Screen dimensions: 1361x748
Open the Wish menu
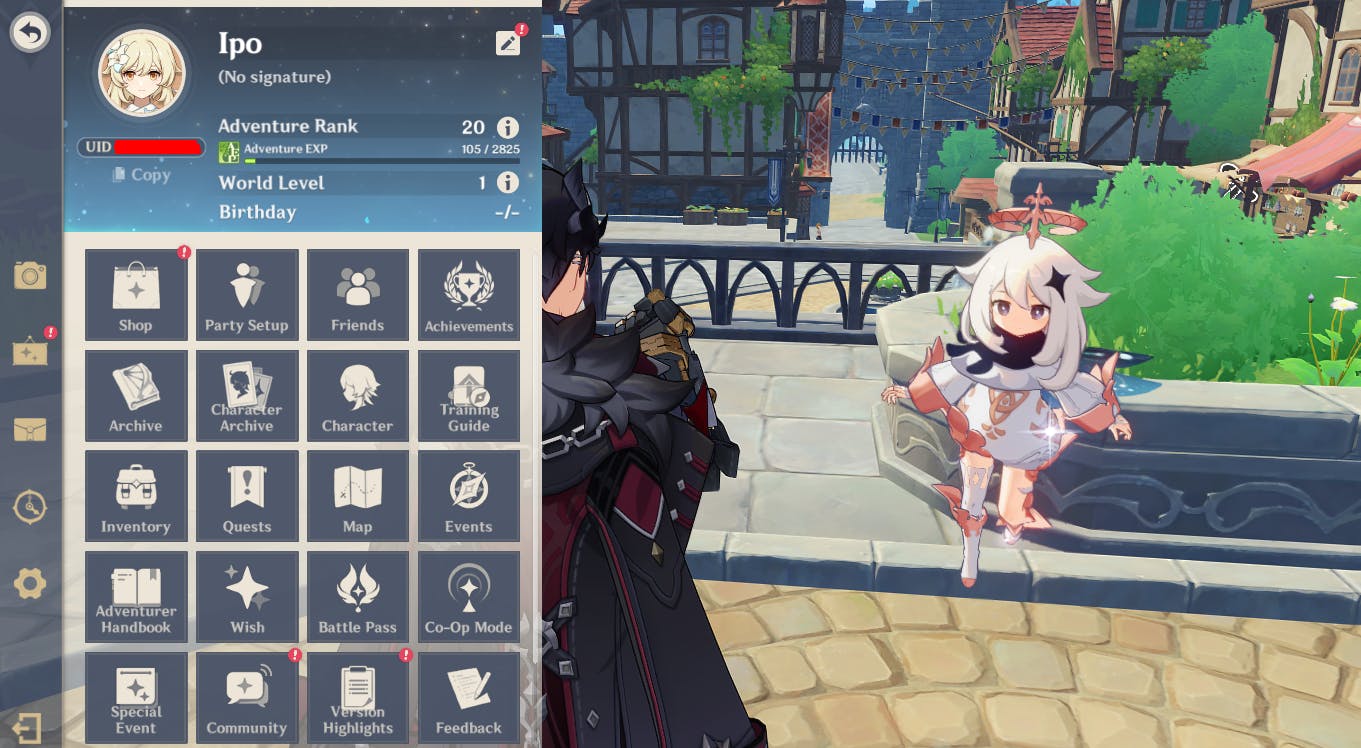pyautogui.click(x=247, y=597)
